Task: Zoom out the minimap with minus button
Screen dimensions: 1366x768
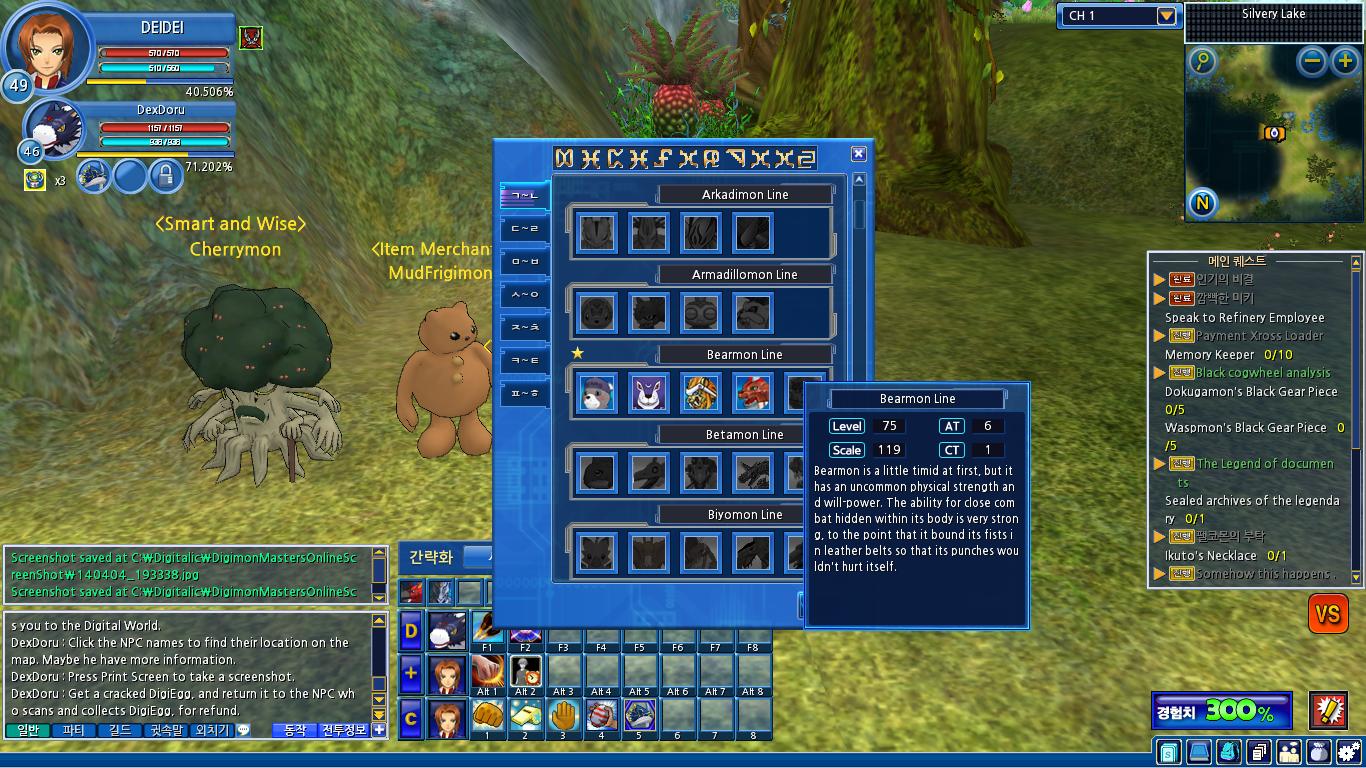Action: click(x=1313, y=62)
